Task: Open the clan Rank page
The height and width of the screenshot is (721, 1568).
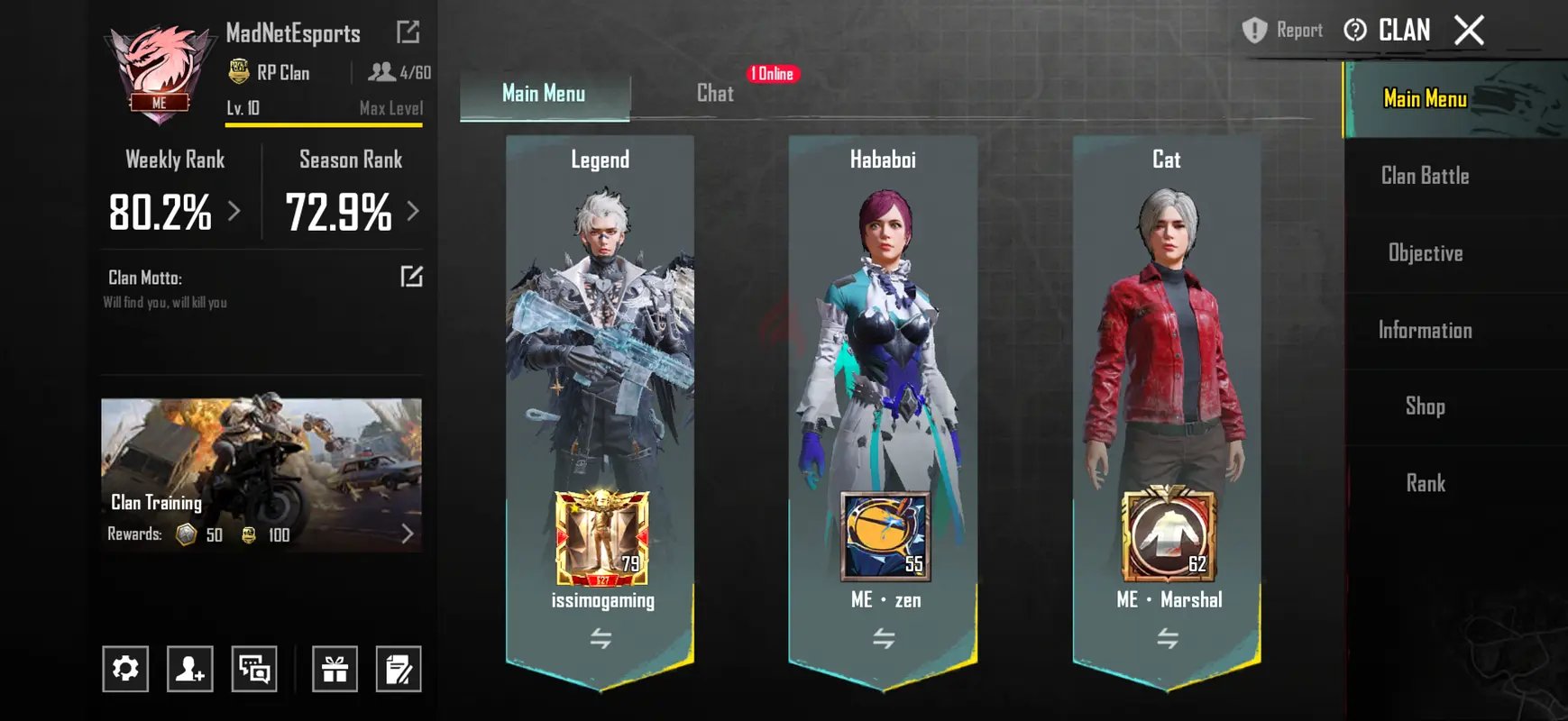Action: click(1425, 484)
